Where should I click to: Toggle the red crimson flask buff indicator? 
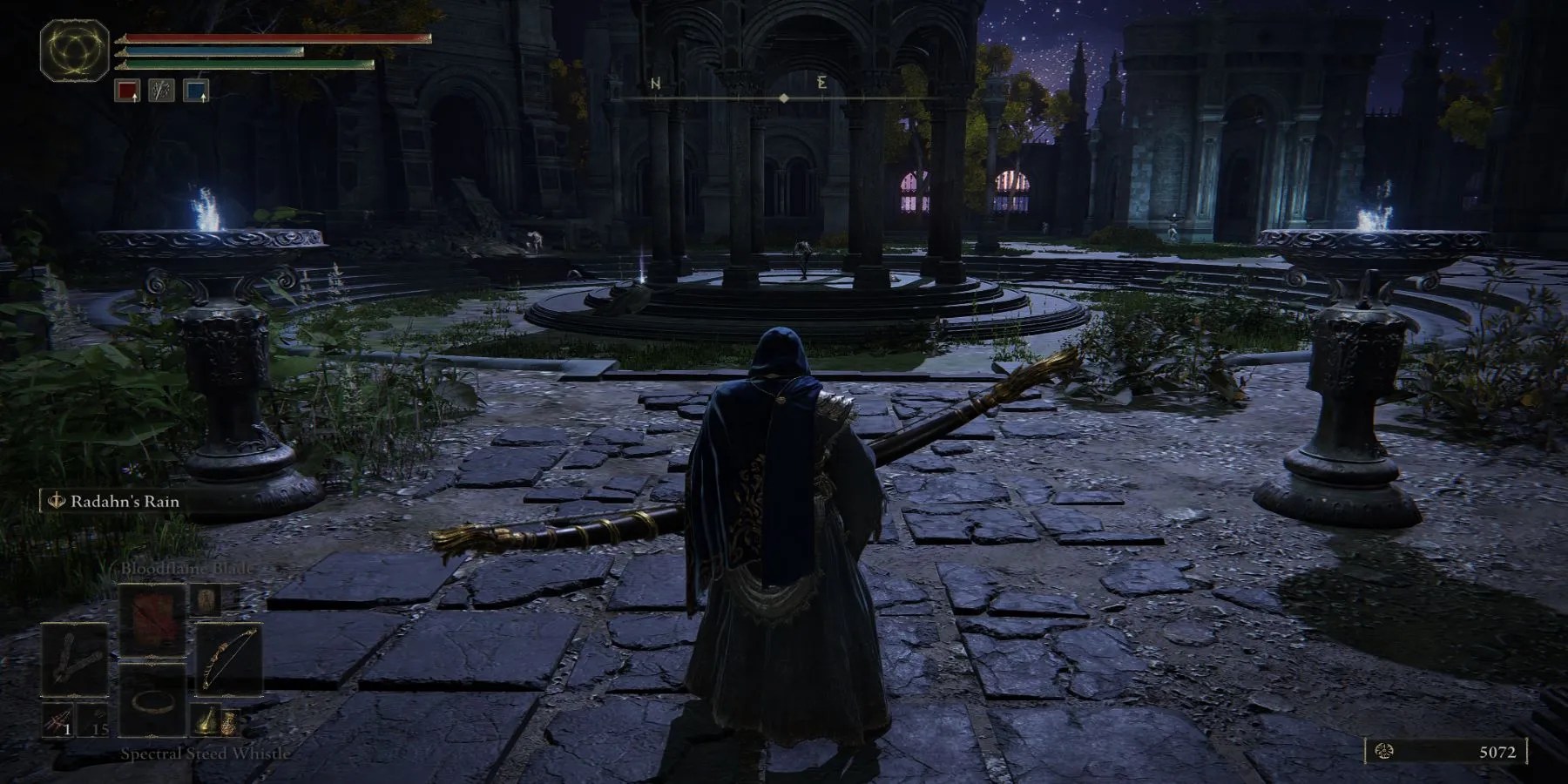click(x=128, y=91)
